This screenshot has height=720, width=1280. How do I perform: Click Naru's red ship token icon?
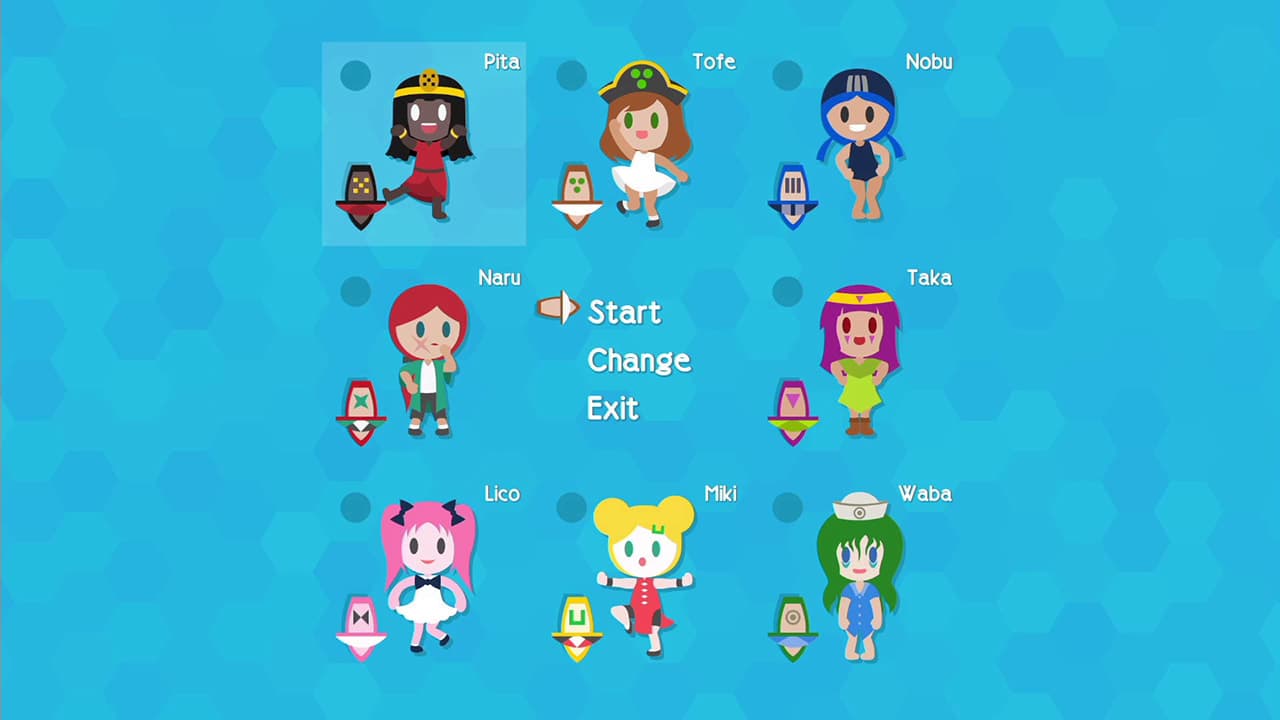[361, 408]
